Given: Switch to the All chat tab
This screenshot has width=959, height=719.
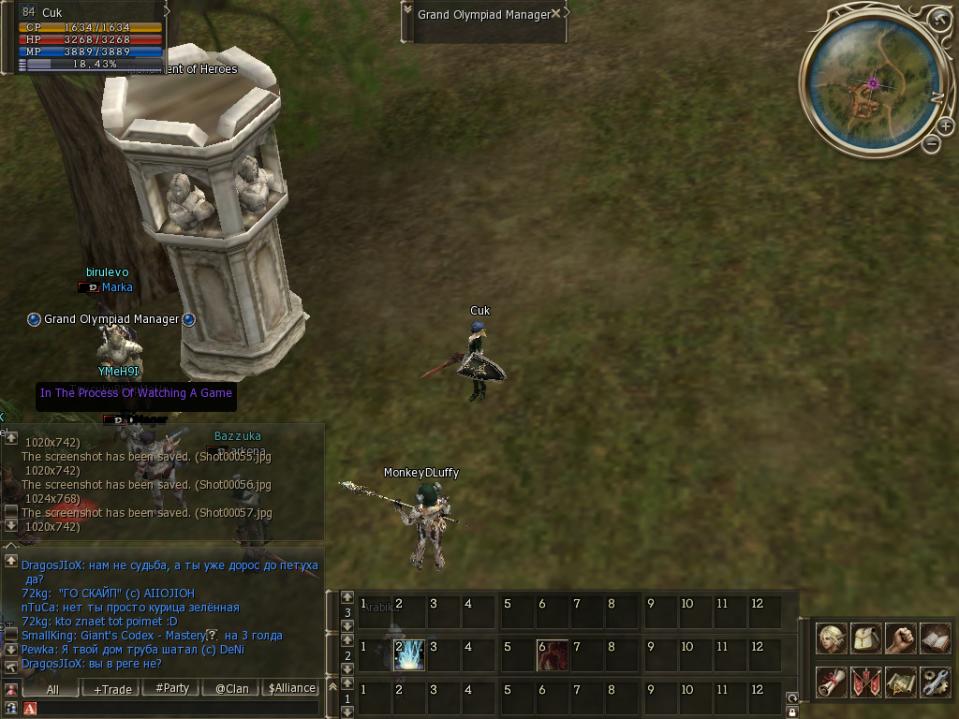Looking at the screenshot, I should click(x=52, y=688).
